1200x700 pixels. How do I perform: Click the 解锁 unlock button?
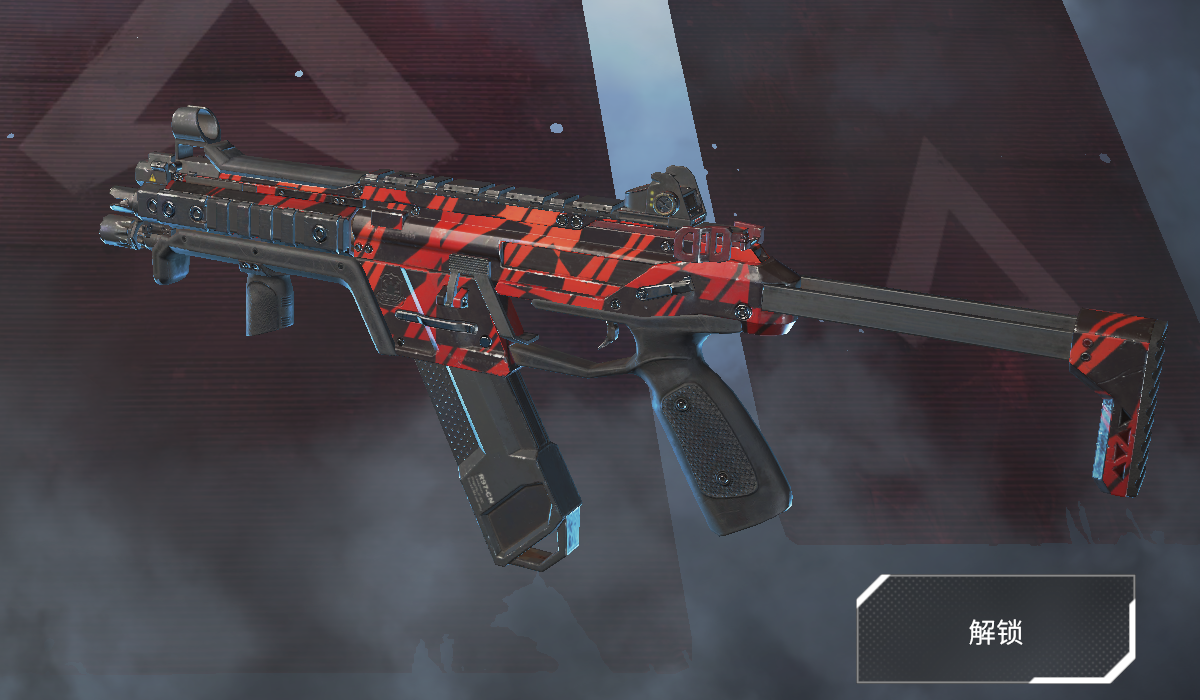[x=996, y=630]
